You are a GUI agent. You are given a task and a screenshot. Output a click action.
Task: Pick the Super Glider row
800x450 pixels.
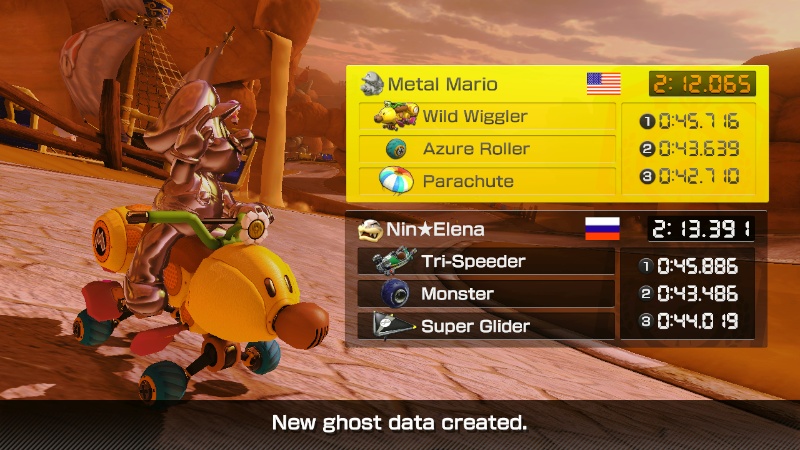pos(486,326)
